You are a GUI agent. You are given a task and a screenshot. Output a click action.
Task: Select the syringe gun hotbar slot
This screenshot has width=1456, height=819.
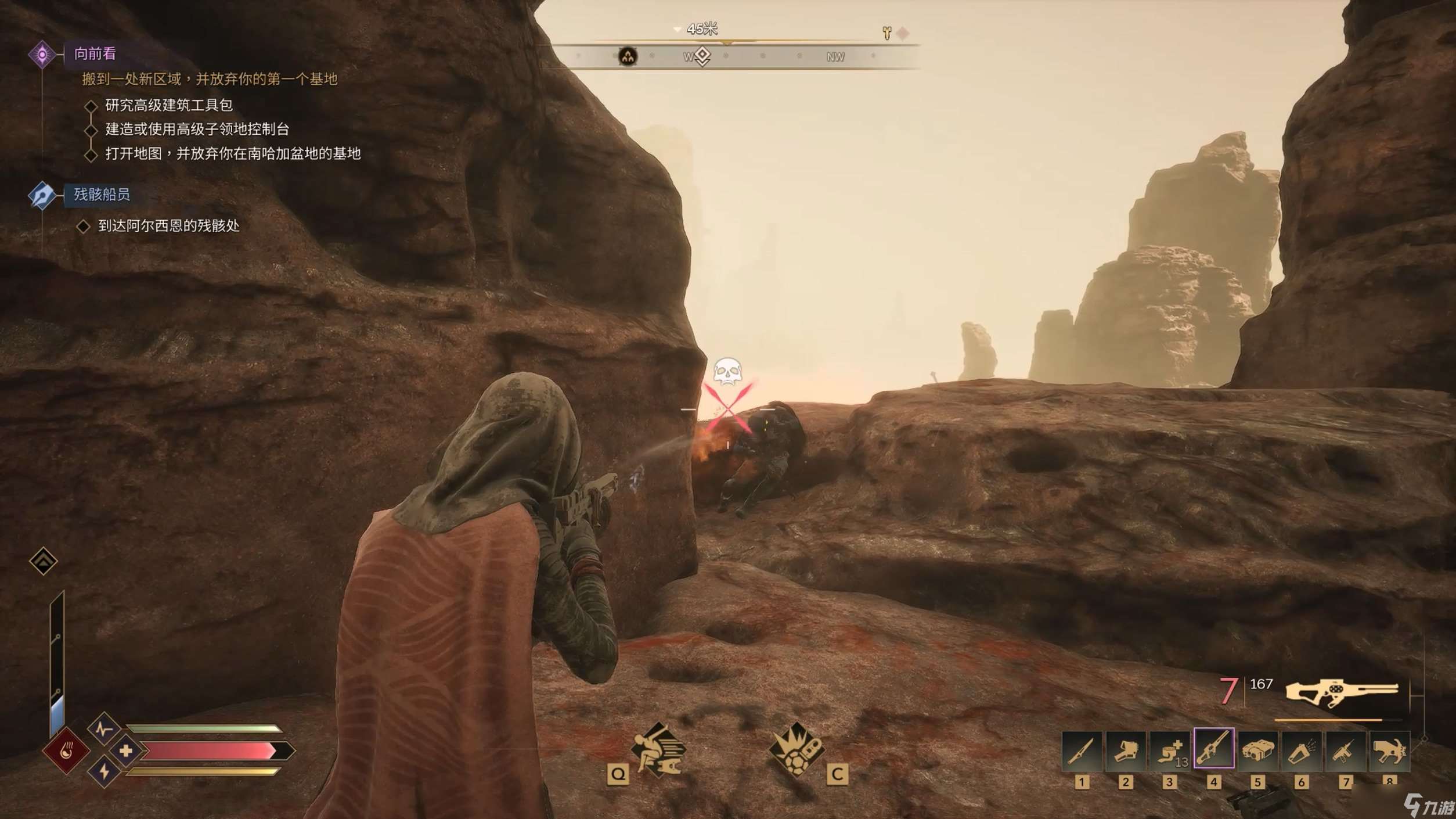pos(1345,750)
